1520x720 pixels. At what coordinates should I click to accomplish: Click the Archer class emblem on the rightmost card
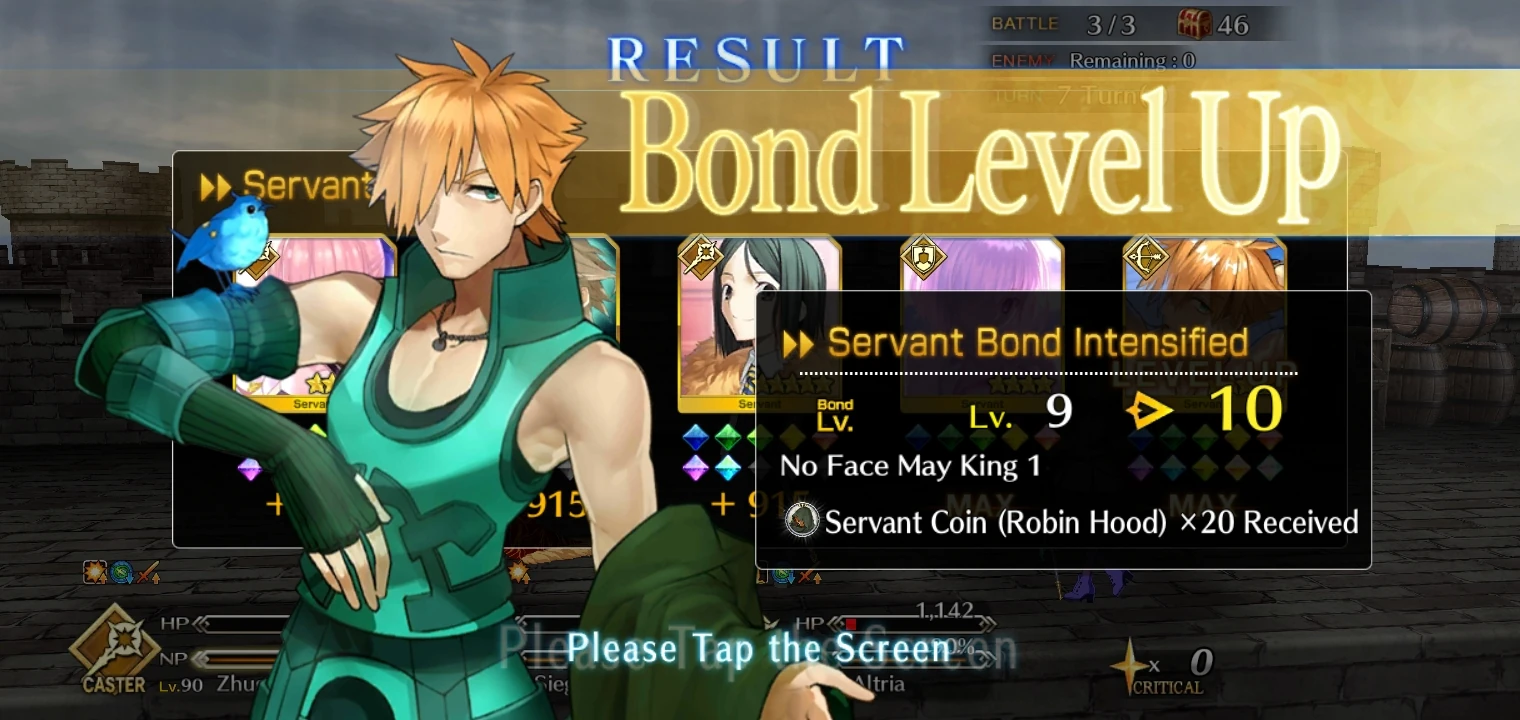(x=1146, y=257)
